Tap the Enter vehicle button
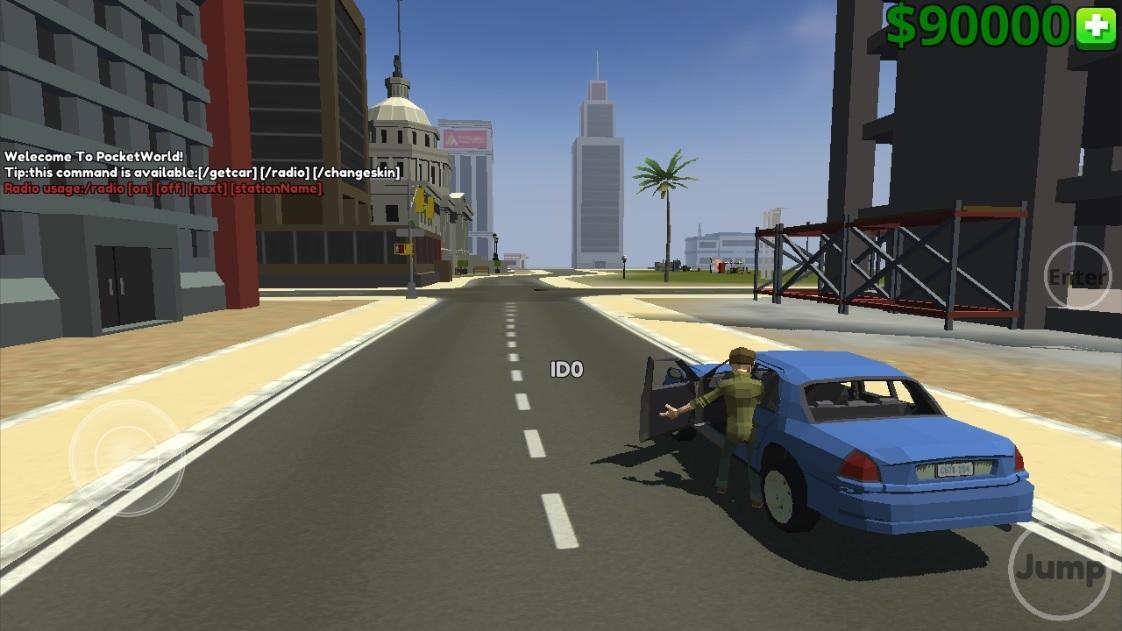The width and height of the screenshot is (1122, 631). 1077,276
